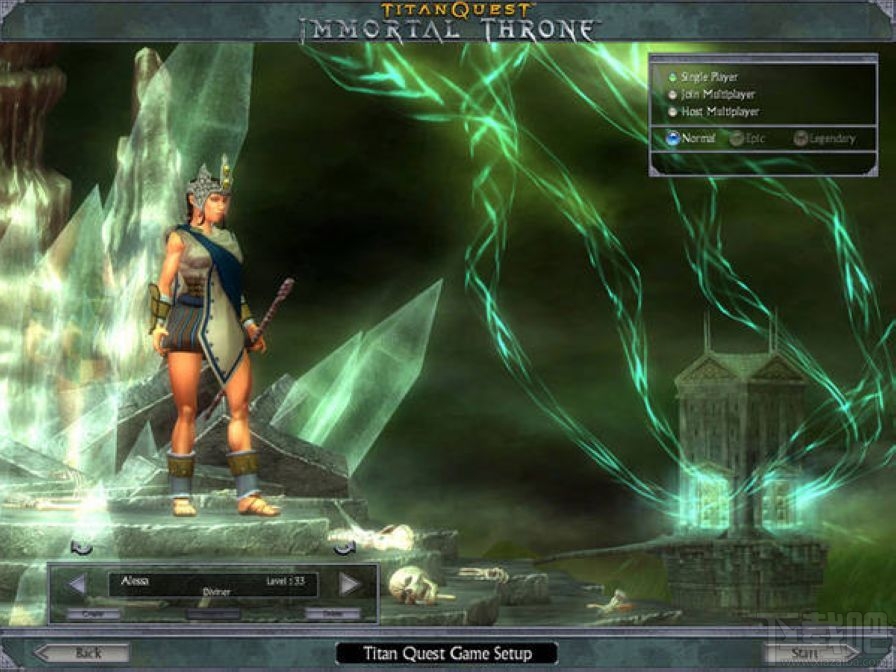Select the Host Multiplayer option

coord(671,112)
